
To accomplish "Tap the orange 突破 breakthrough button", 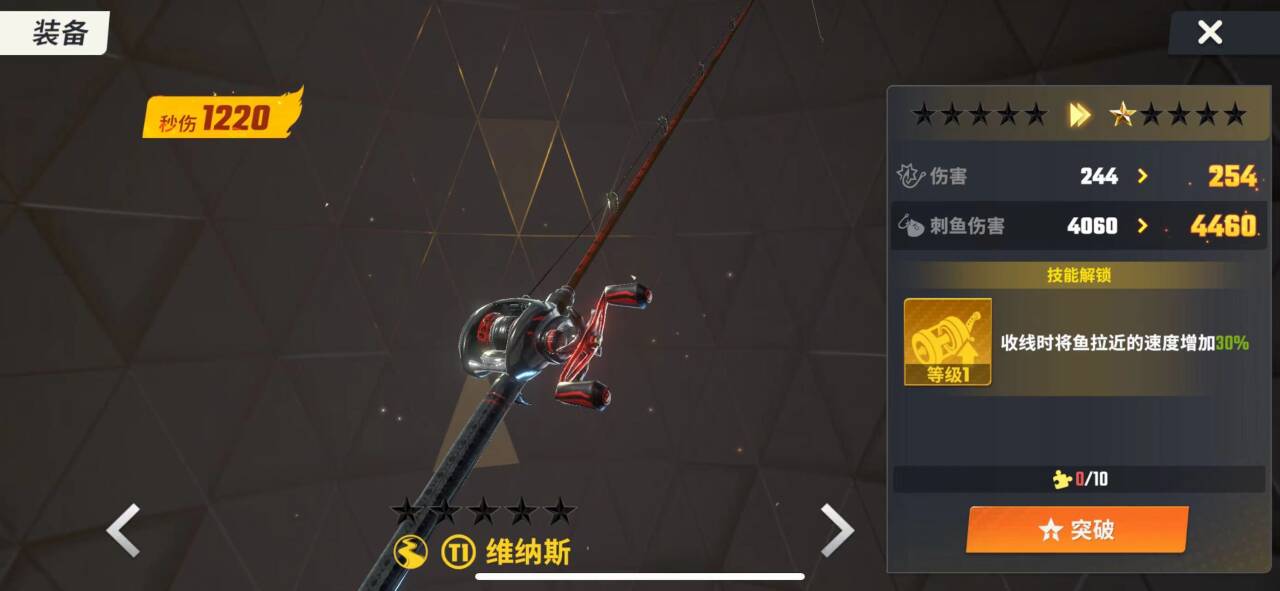I will [x=1076, y=529].
